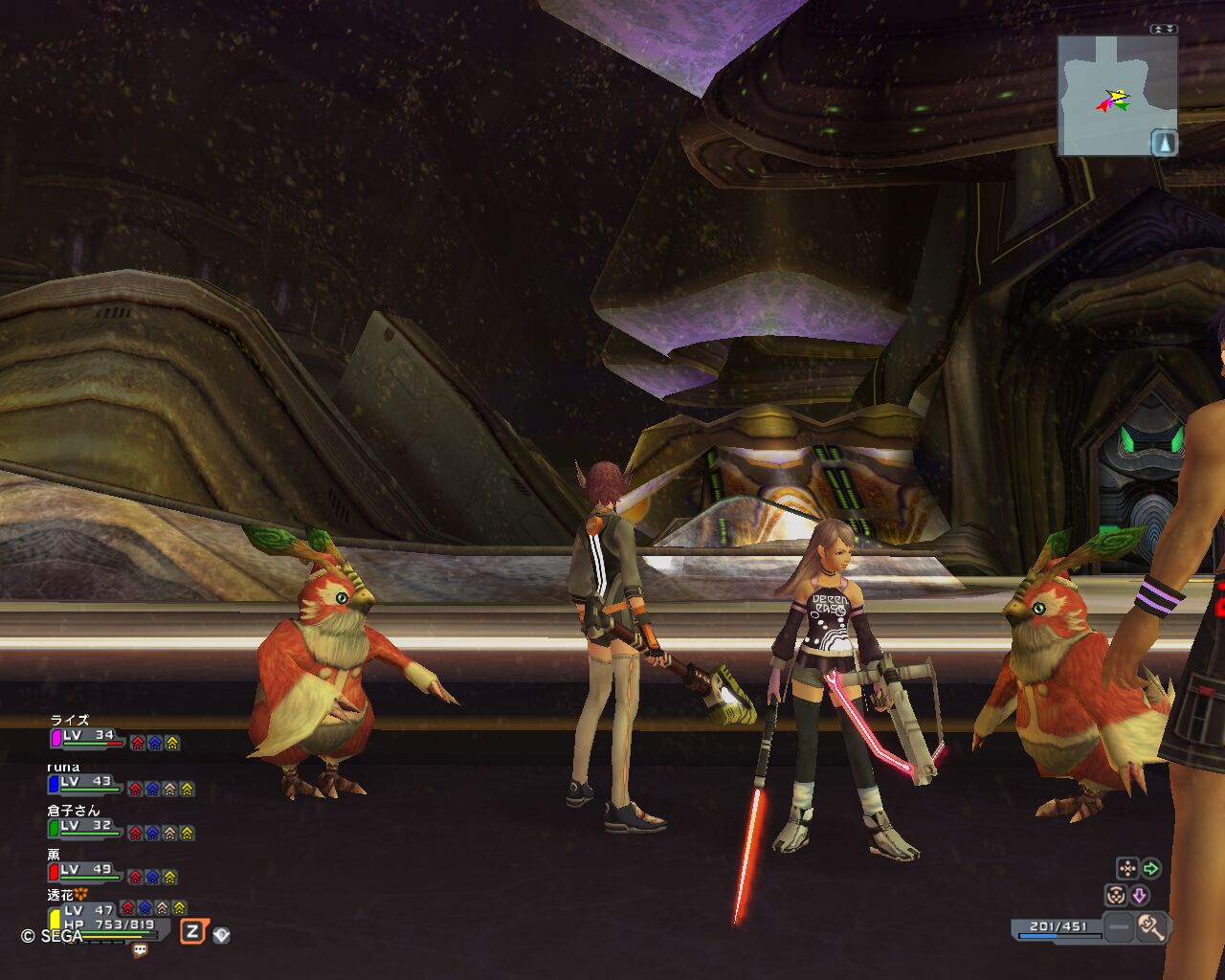Click the circular three-dot action icon
Image resolution: width=1225 pixels, height=980 pixels.
[1116, 896]
